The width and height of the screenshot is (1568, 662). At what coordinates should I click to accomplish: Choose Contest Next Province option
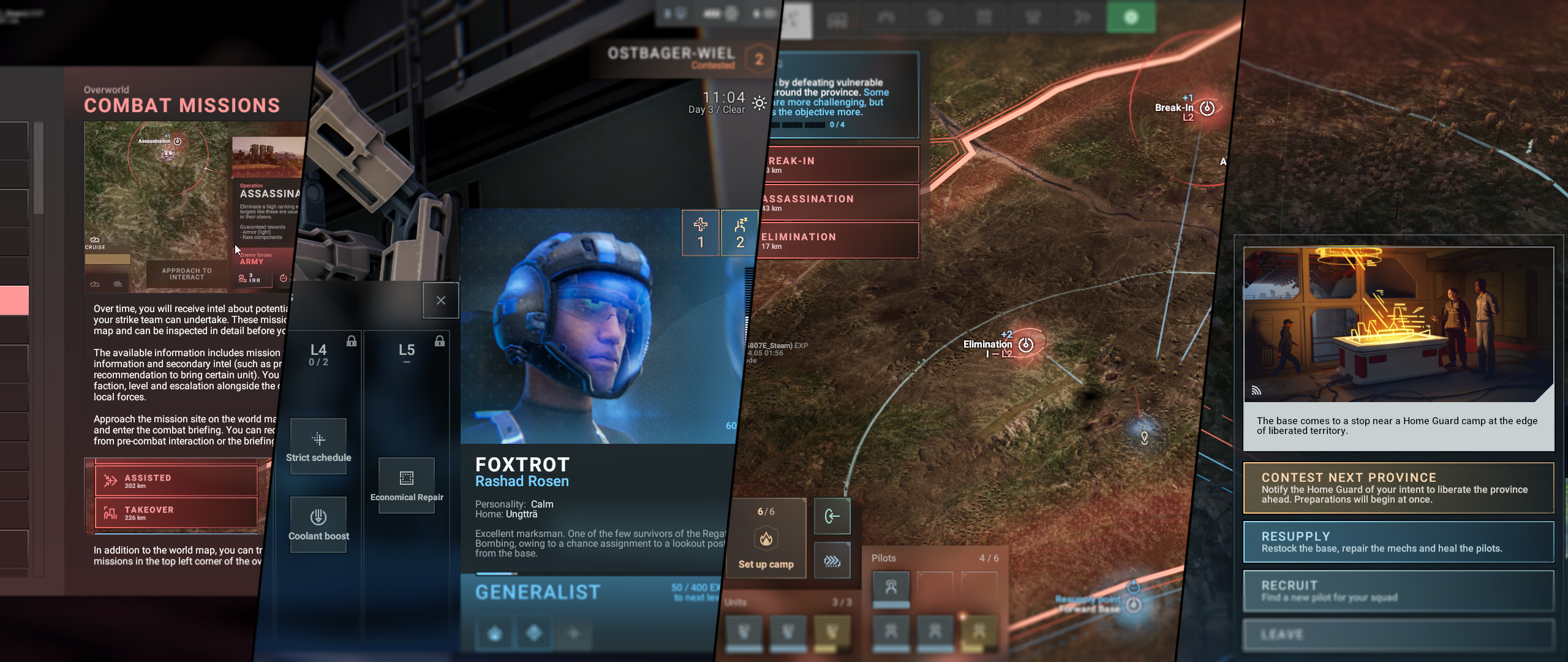pos(1398,488)
